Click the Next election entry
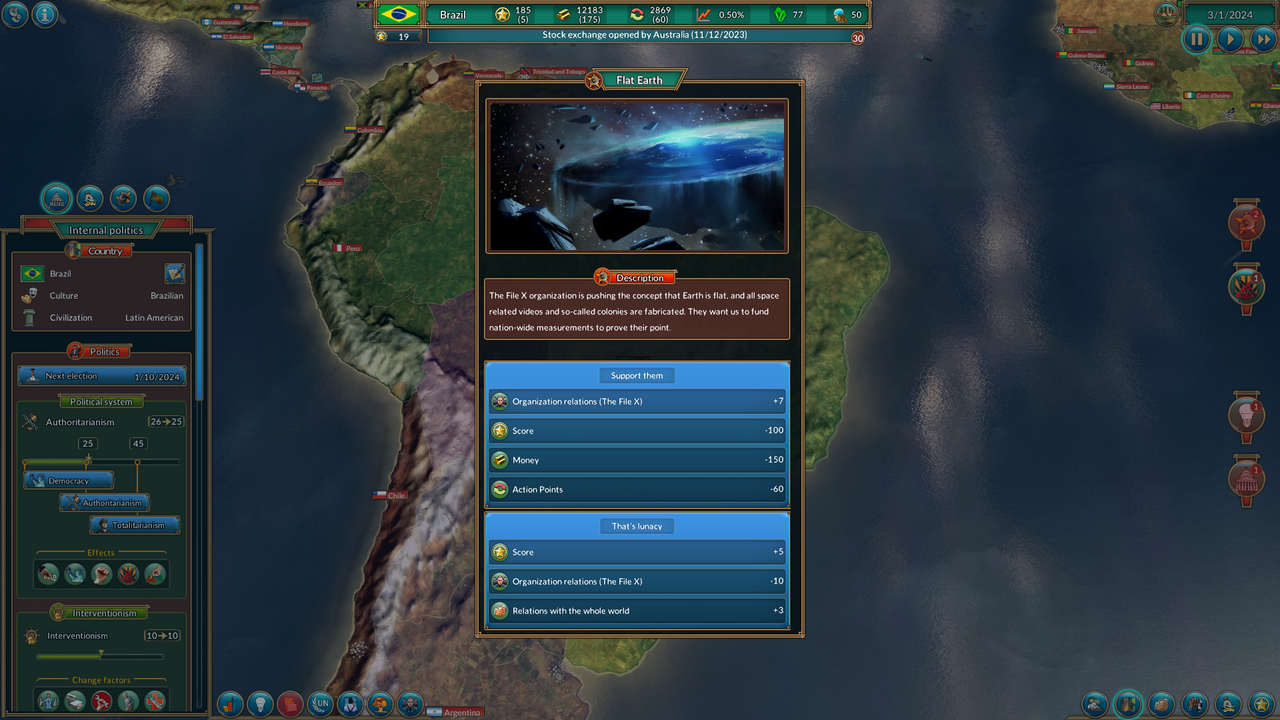This screenshot has height=720, width=1280. pos(100,376)
